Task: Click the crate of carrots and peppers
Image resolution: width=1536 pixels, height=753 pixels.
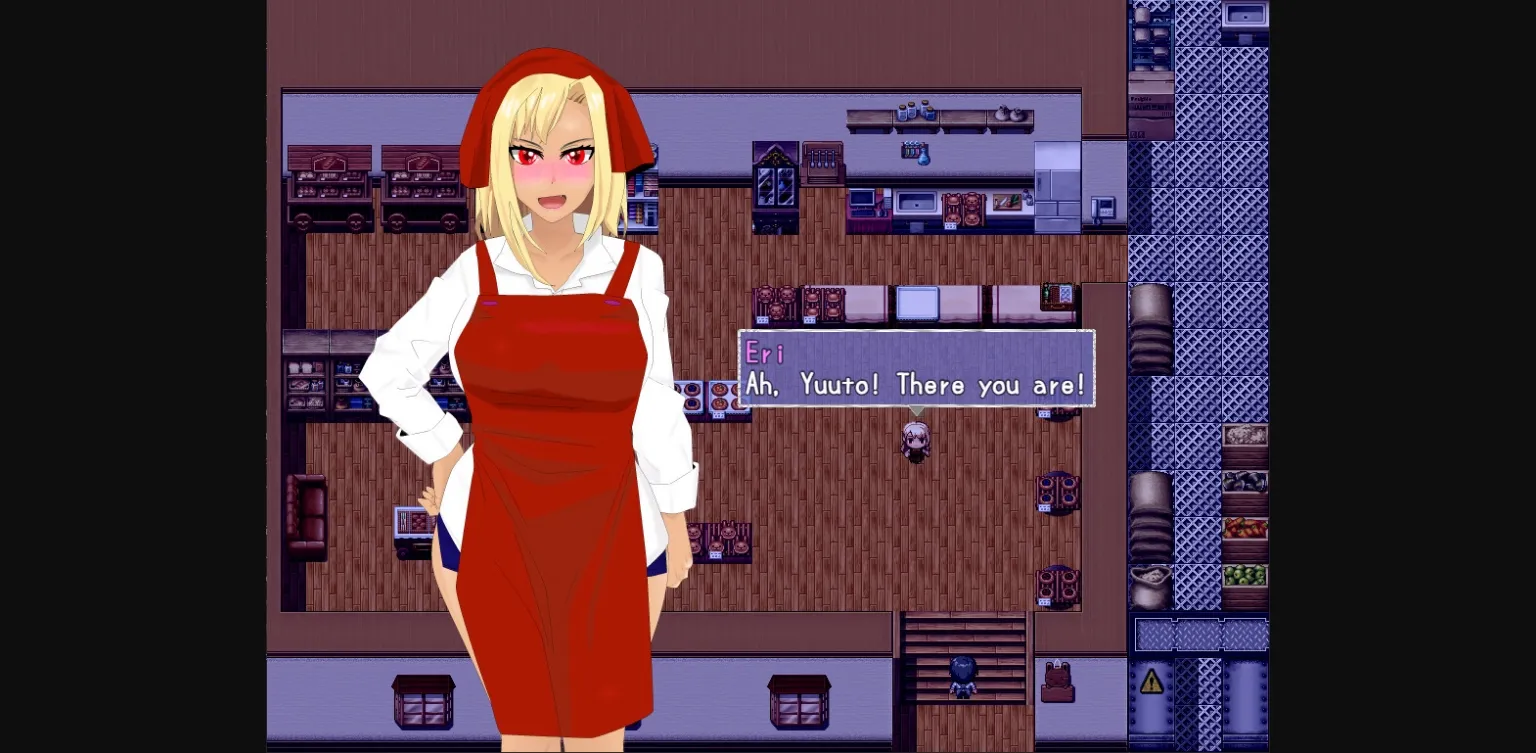Action: (x=1245, y=530)
